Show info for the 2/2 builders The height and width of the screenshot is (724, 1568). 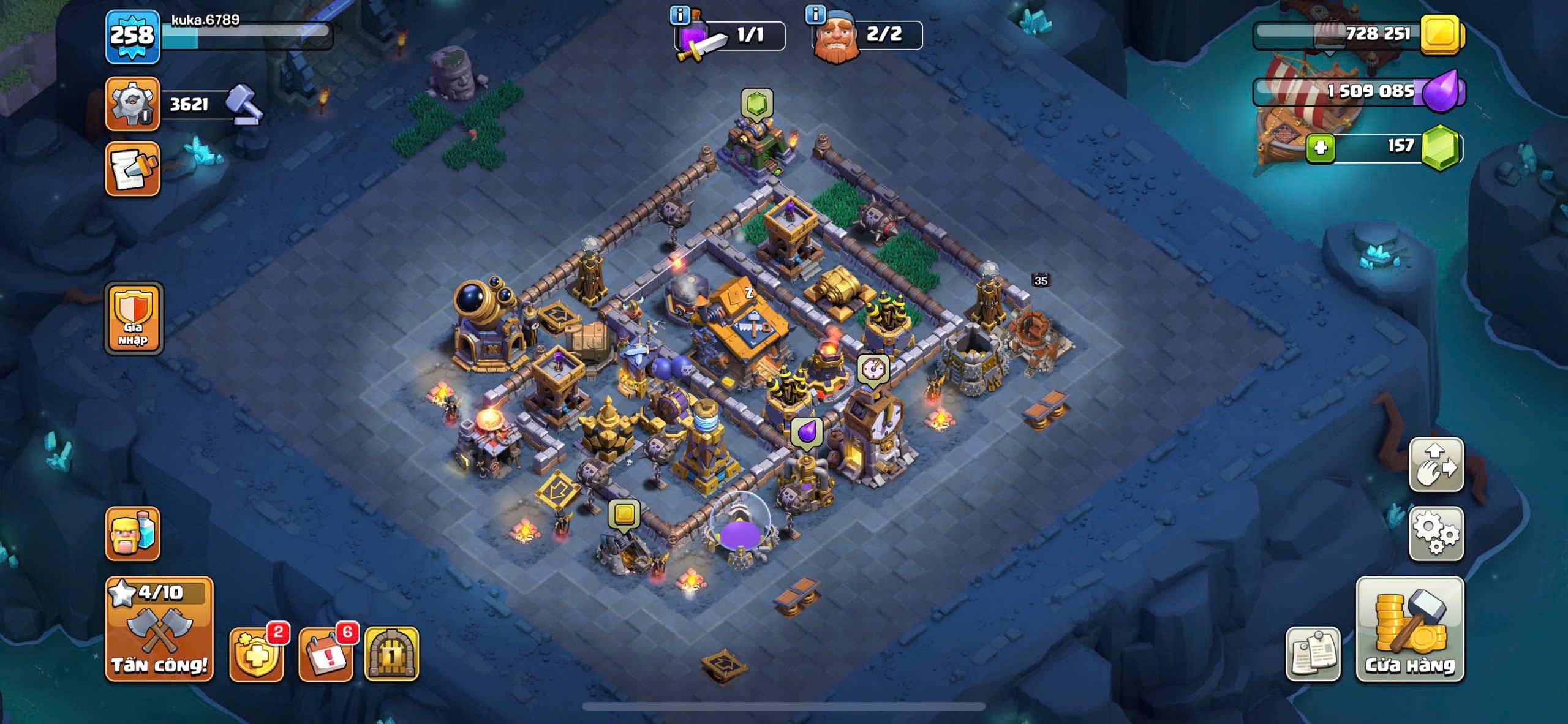tap(815, 14)
